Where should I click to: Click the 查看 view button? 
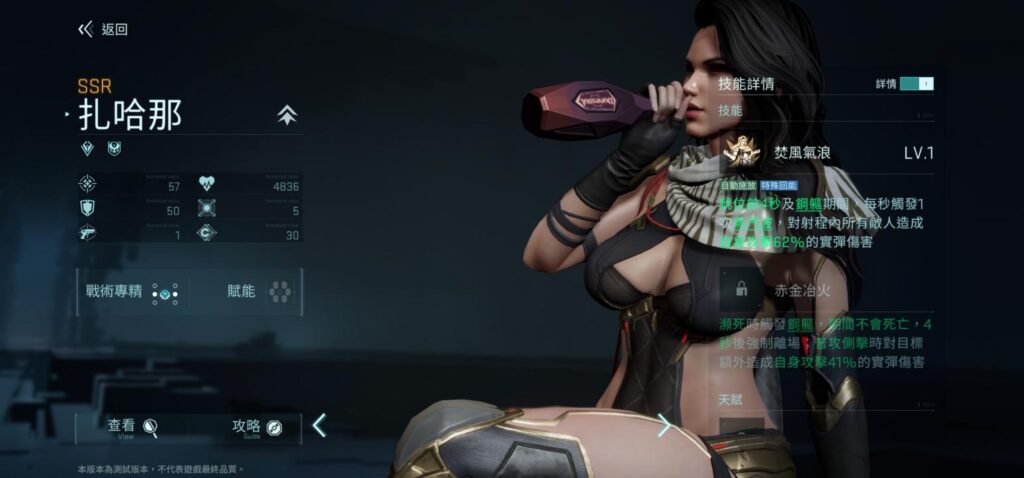click(x=133, y=428)
